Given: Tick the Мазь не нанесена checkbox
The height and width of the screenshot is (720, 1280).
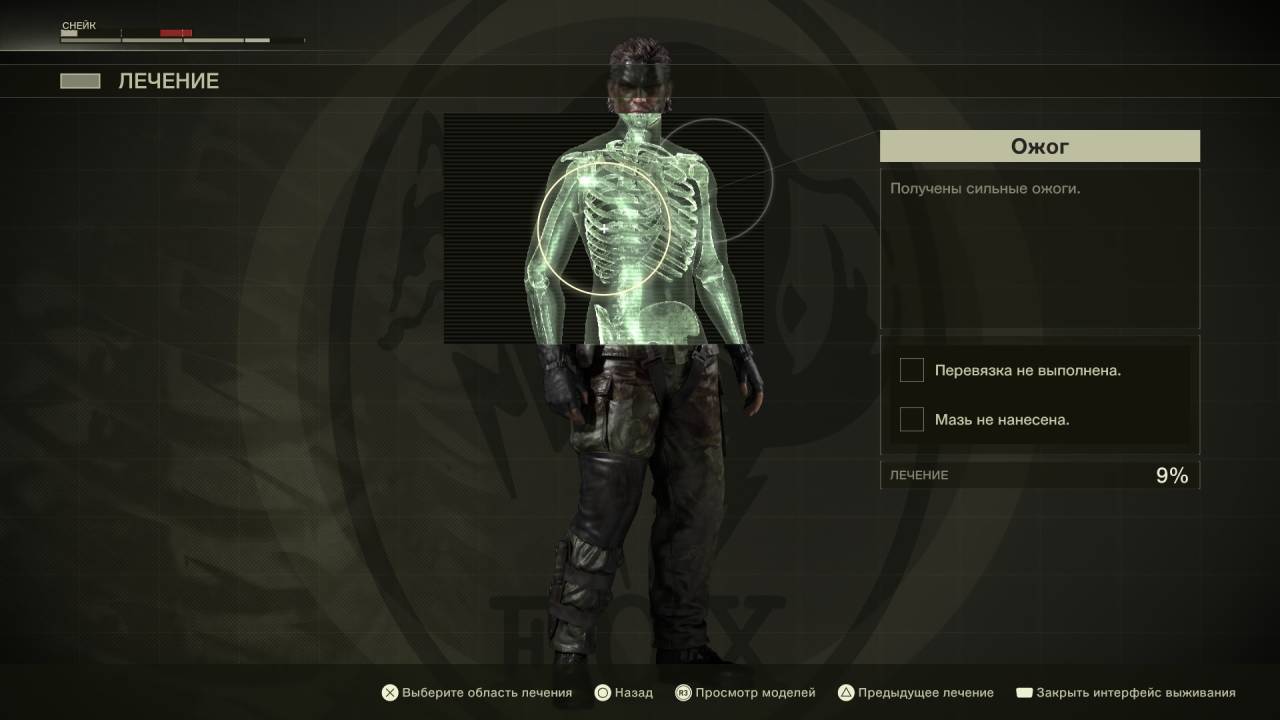Looking at the screenshot, I should coord(911,420).
